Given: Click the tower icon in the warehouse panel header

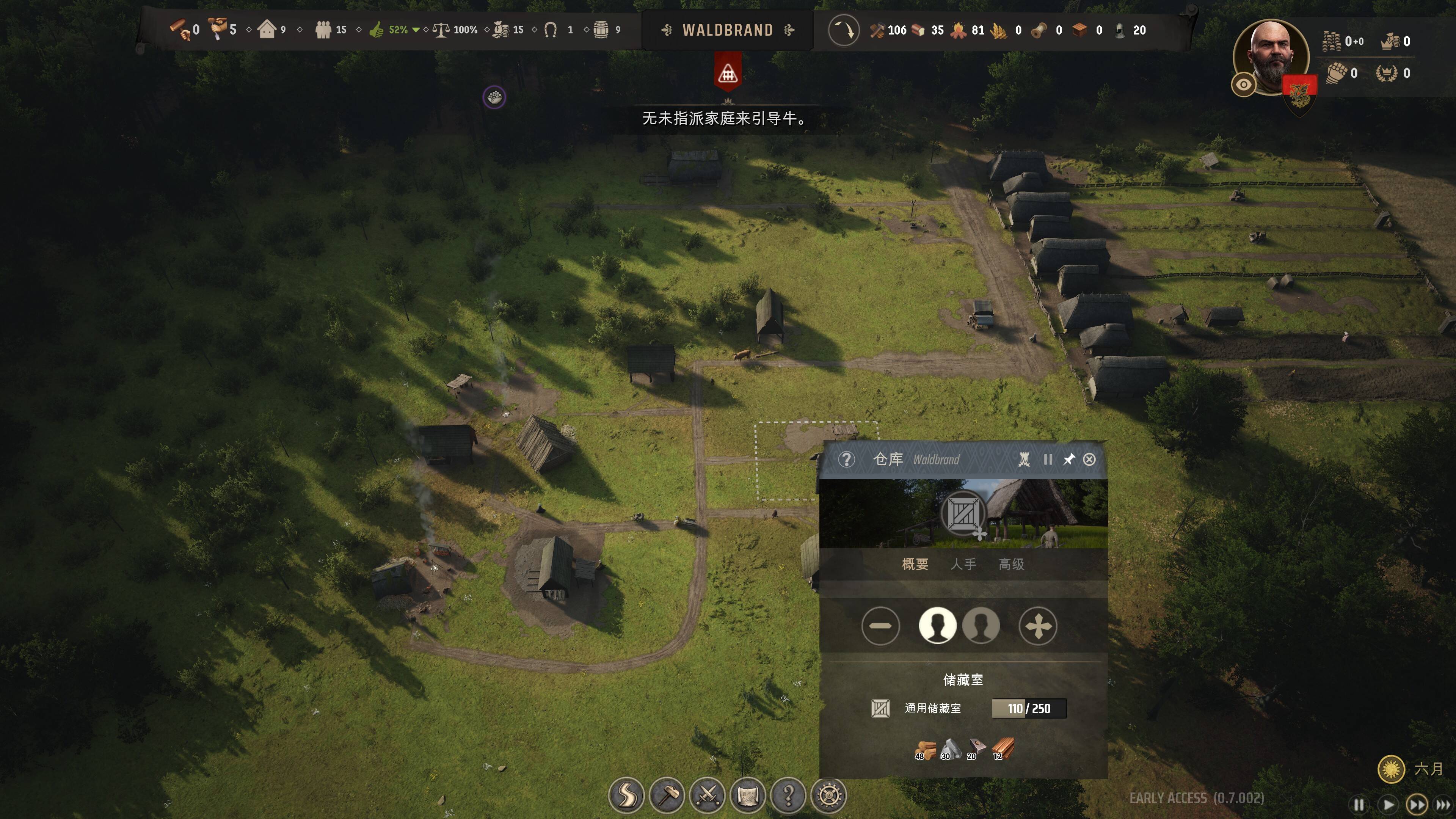Looking at the screenshot, I should coord(1024,460).
